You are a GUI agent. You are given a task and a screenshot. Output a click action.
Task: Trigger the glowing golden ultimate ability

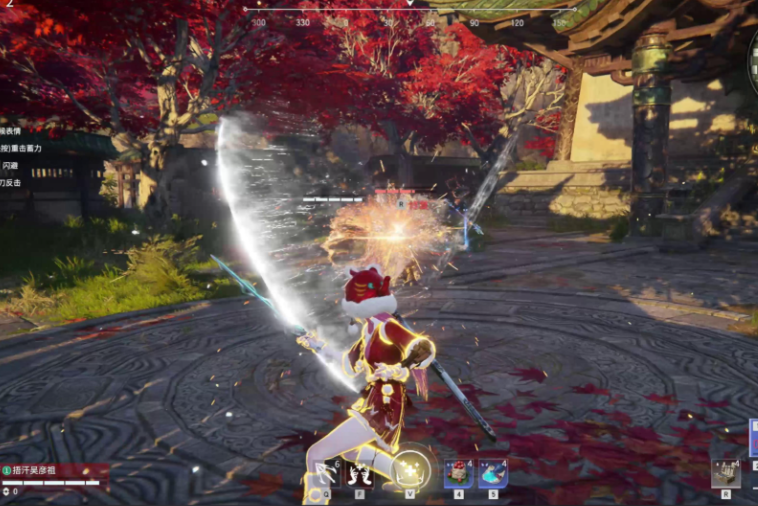coord(410,471)
